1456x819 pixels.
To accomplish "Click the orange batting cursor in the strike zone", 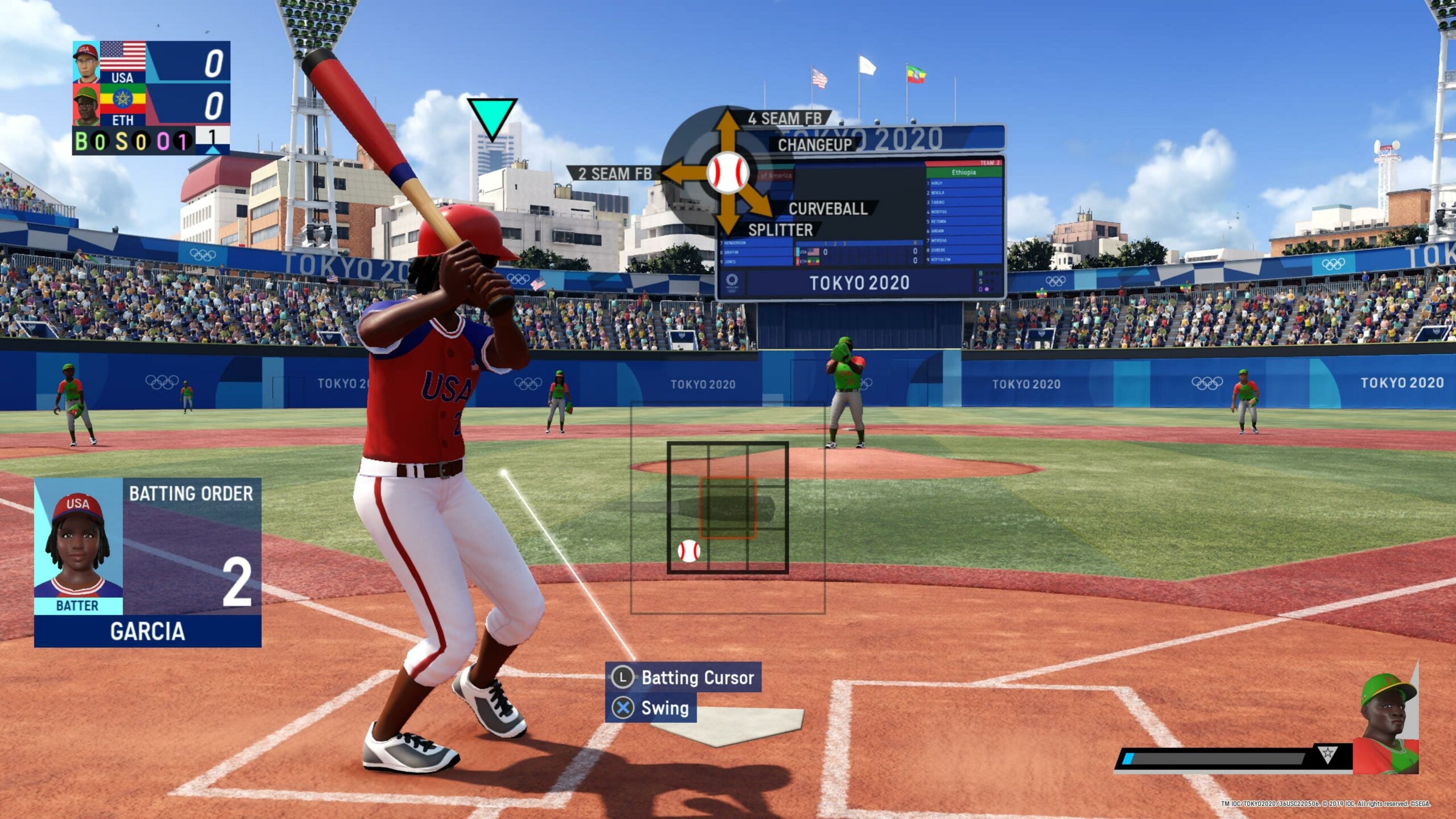I will pyautogui.click(x=727, y=508).
